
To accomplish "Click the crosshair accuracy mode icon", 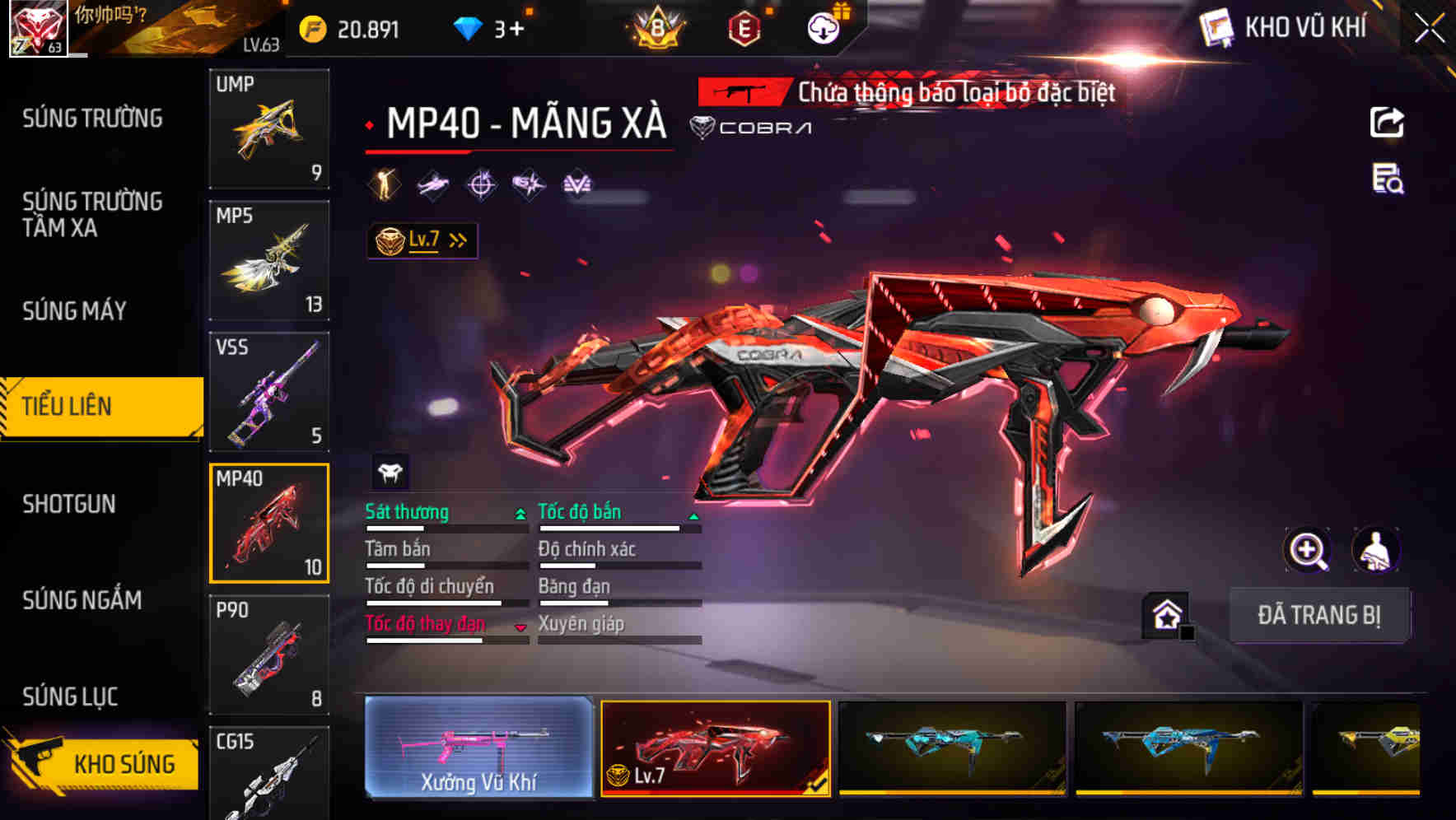I will pyautogui.click(x=482, y=184).
